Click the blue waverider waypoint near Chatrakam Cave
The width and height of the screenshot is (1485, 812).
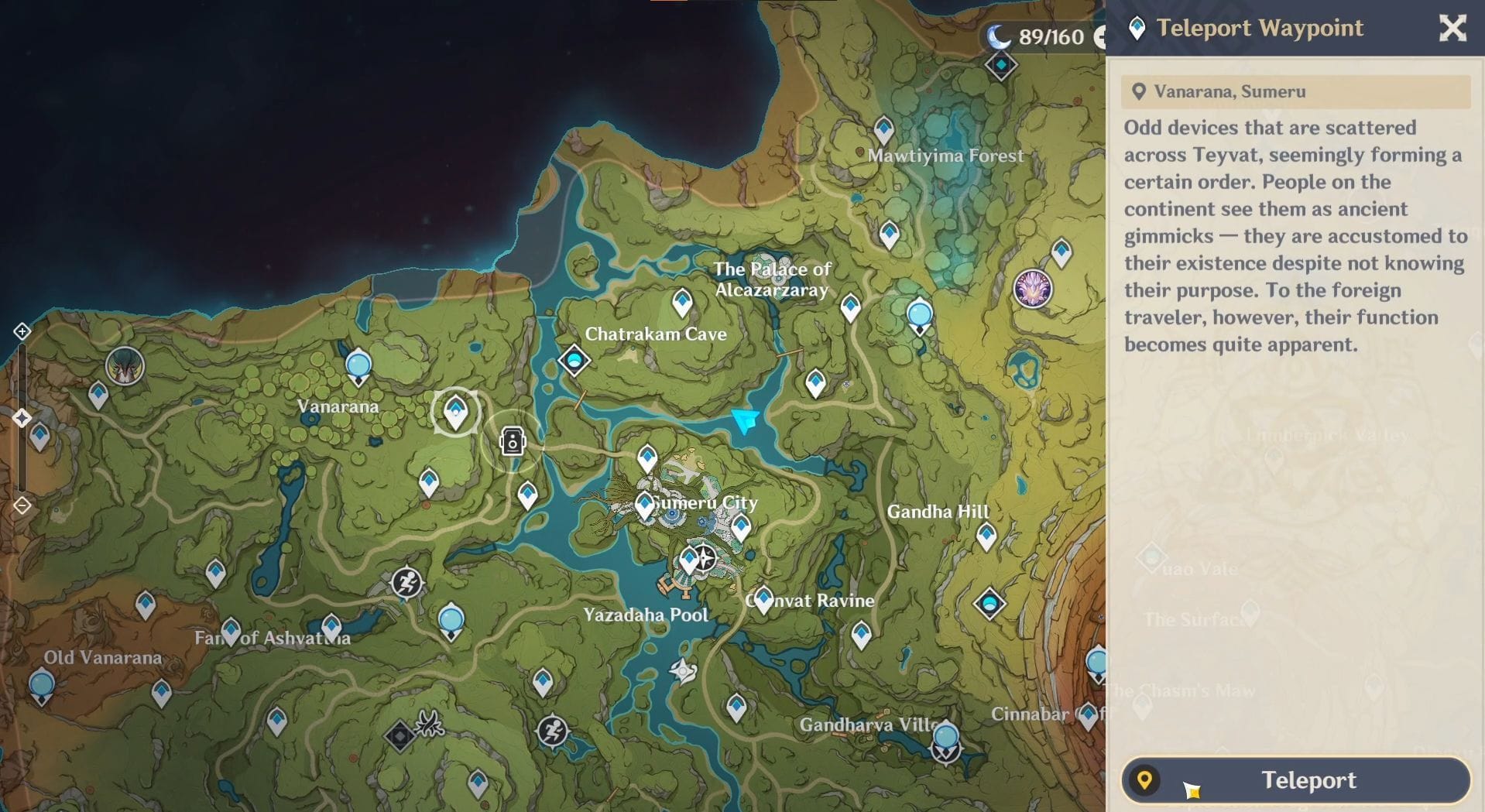[574, 361]
